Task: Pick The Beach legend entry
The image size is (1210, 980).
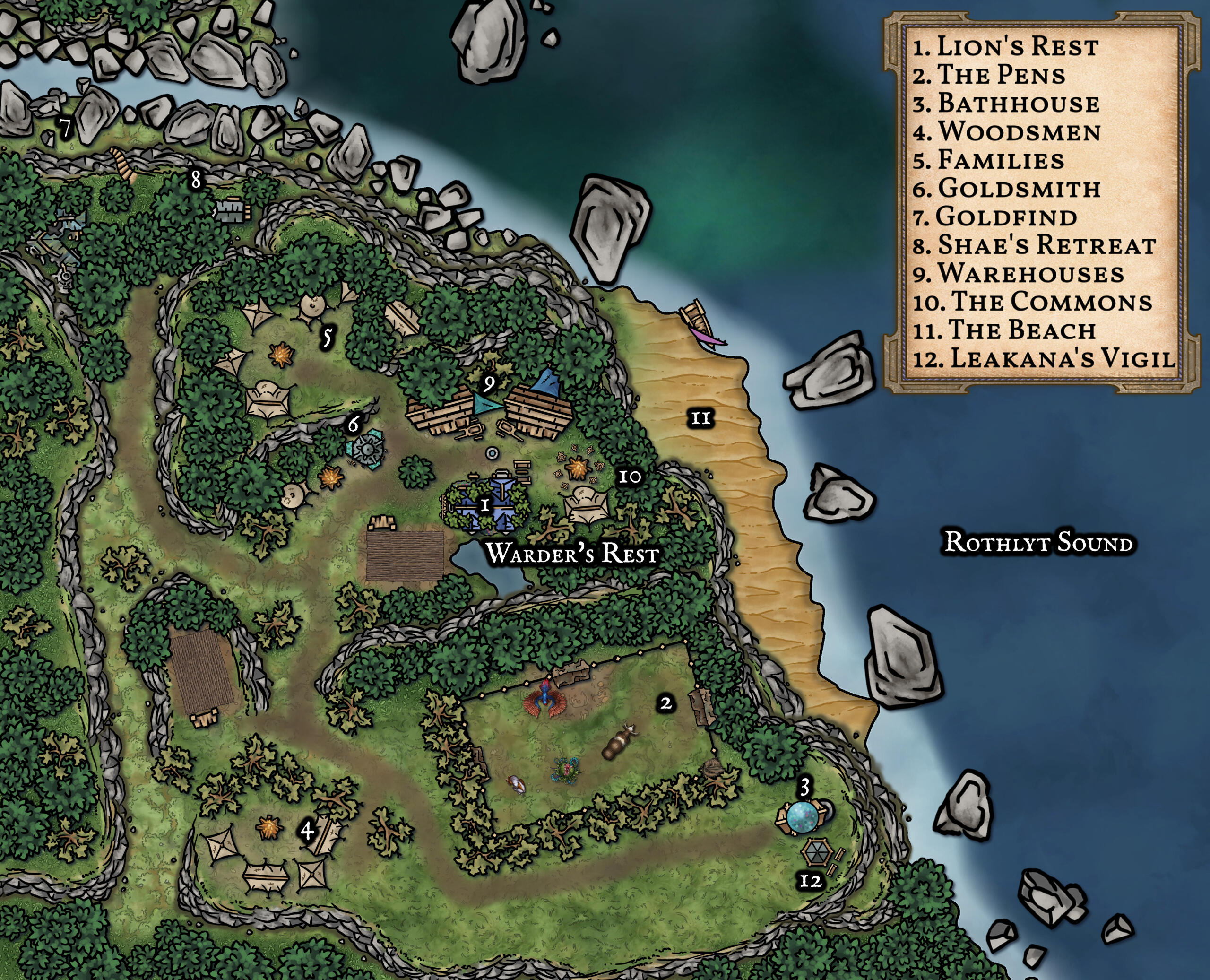Action: pos(1004,330)
